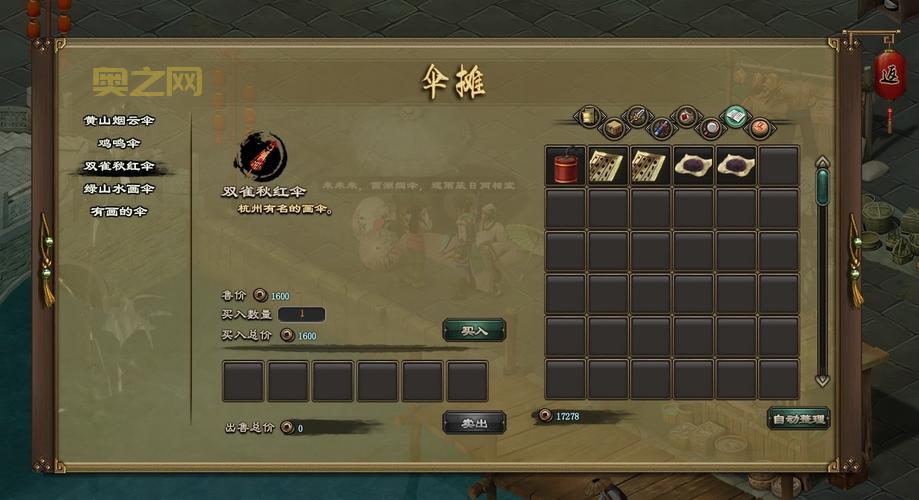The width and height of the screenshot is (919, 500).
Task: Open the red seal category tab
Action: (x=760, y=128)
